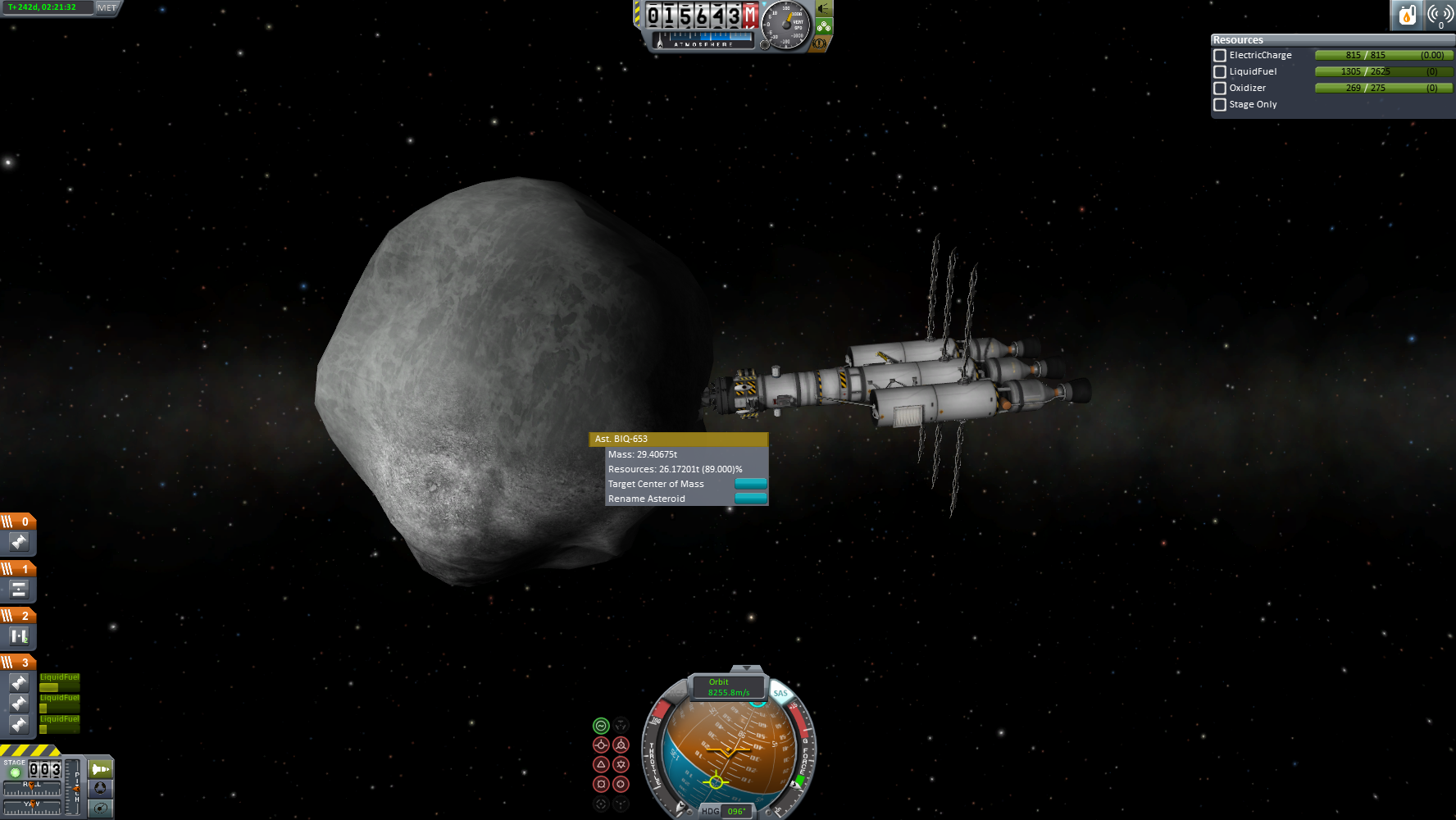Check the Oxidizer resource box
Image resolution: width=1456 pixels, height=820 pixels.
[1220, 89]
